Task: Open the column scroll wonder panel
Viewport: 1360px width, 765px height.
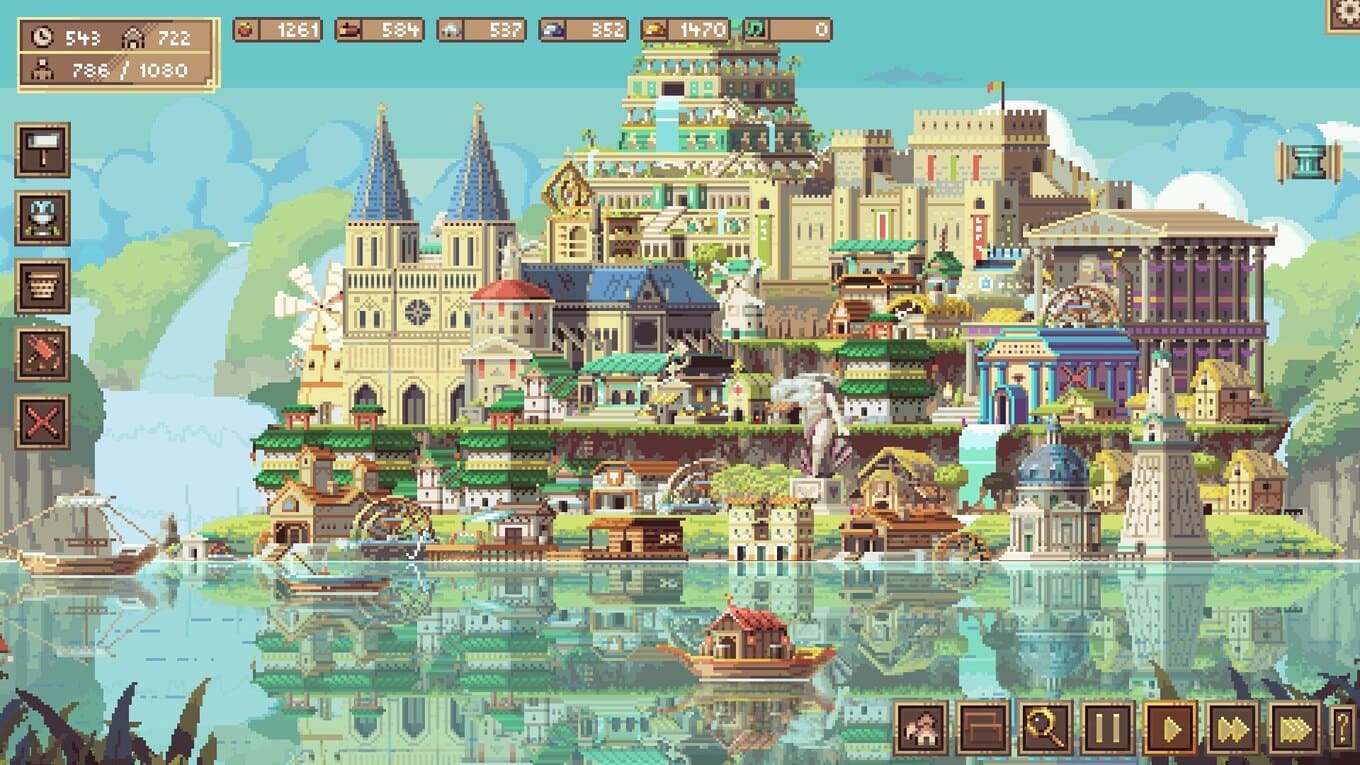Action: coord(1308,162)
